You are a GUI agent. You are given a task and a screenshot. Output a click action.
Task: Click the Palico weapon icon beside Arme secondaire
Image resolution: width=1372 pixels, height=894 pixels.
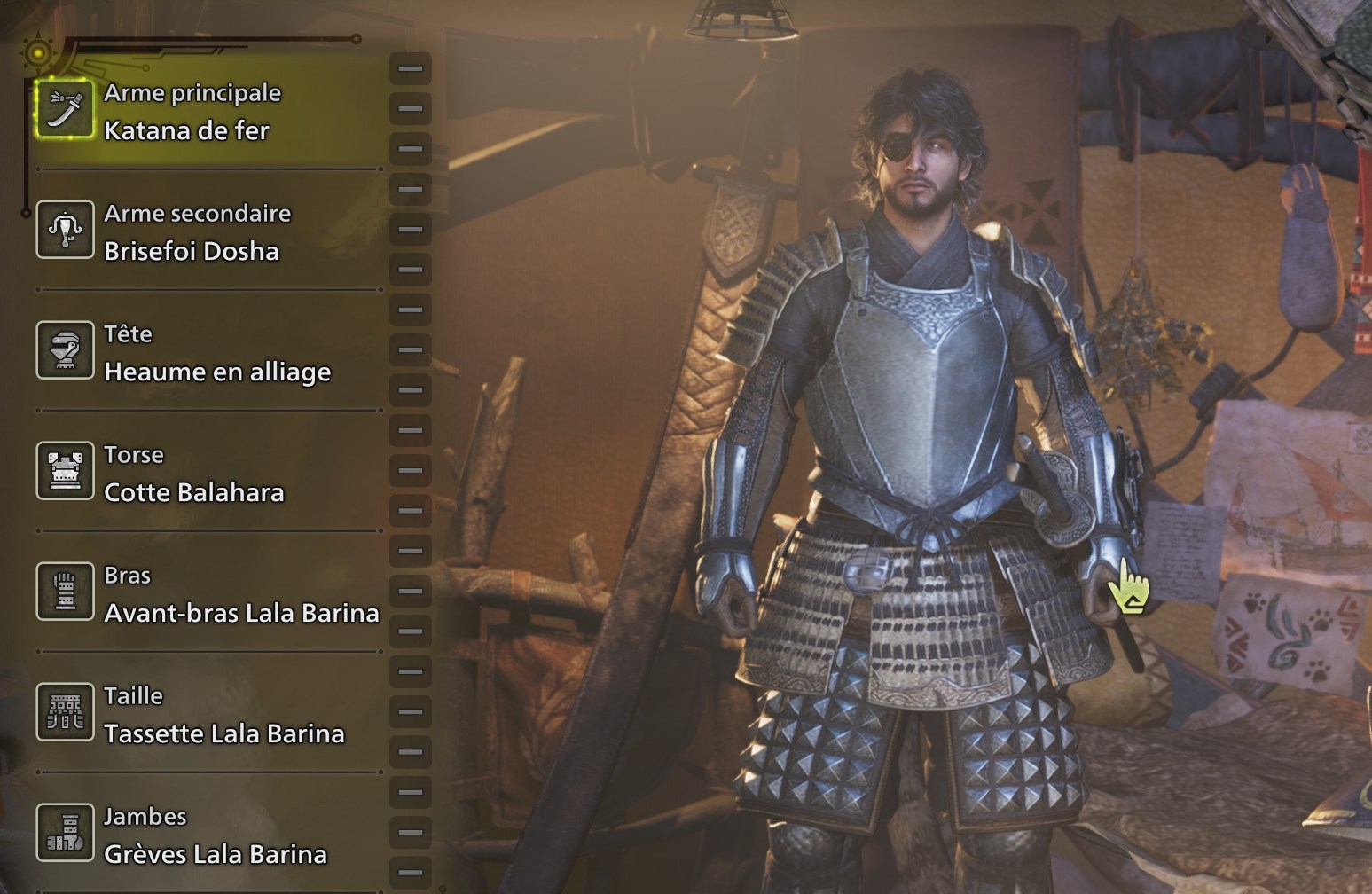pos(65,230)
